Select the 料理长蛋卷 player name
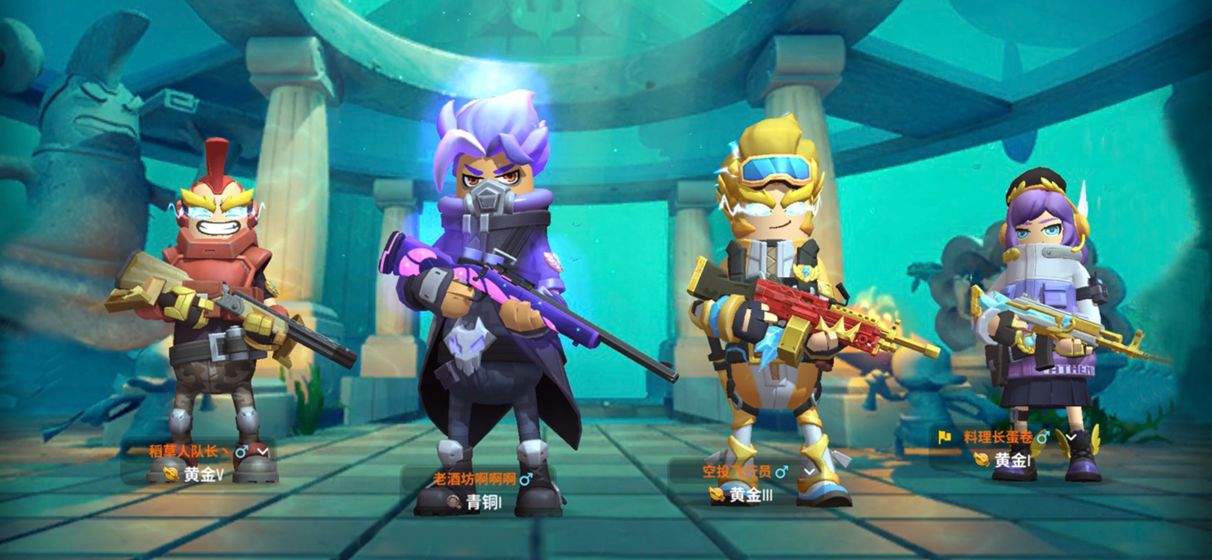The height and width of the screenshot is (560, 1212). (x=997, y=438)
